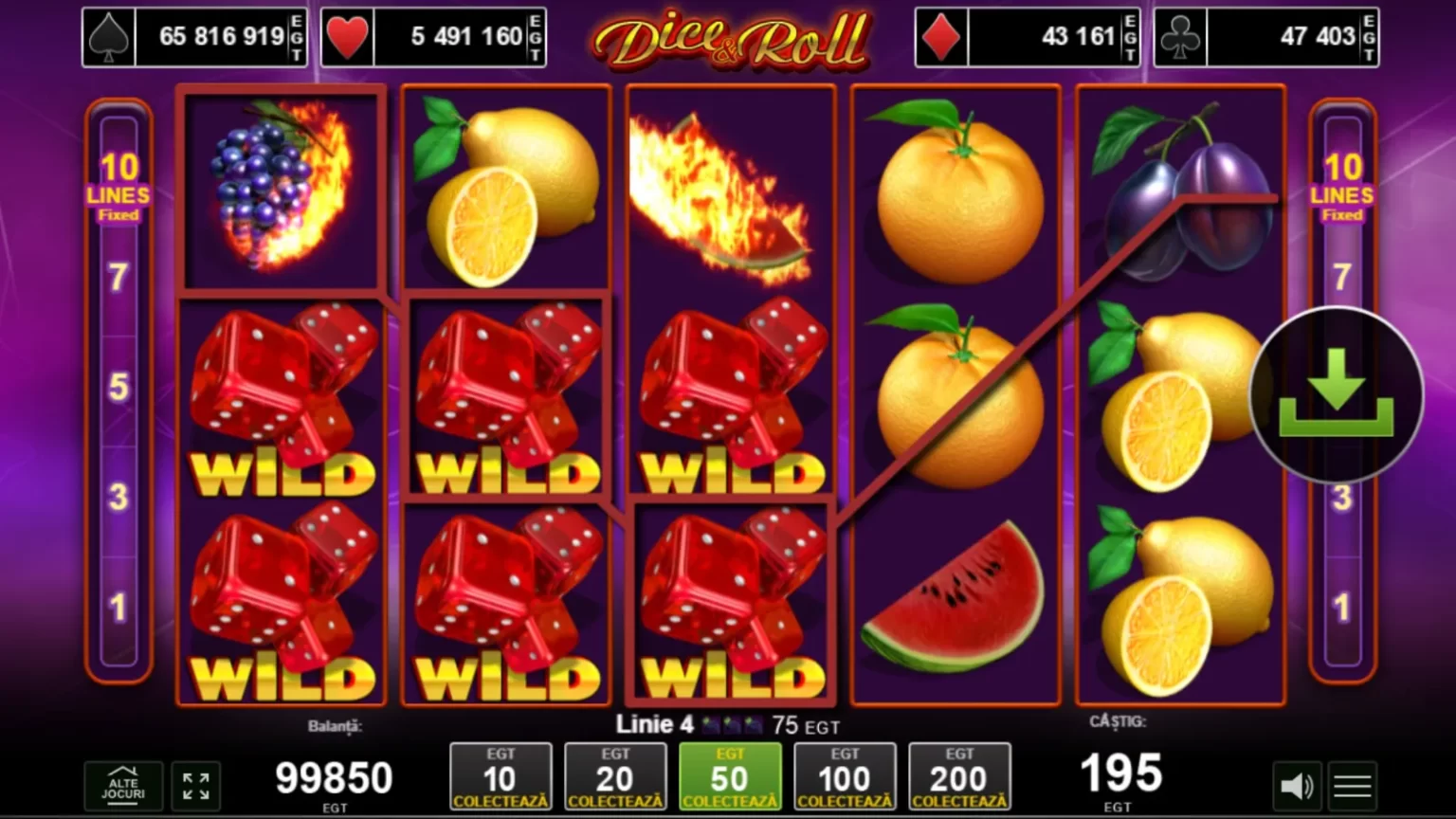Click the club jackpot suit icon
This screenshot has height=819, width=1456.
1180,36
